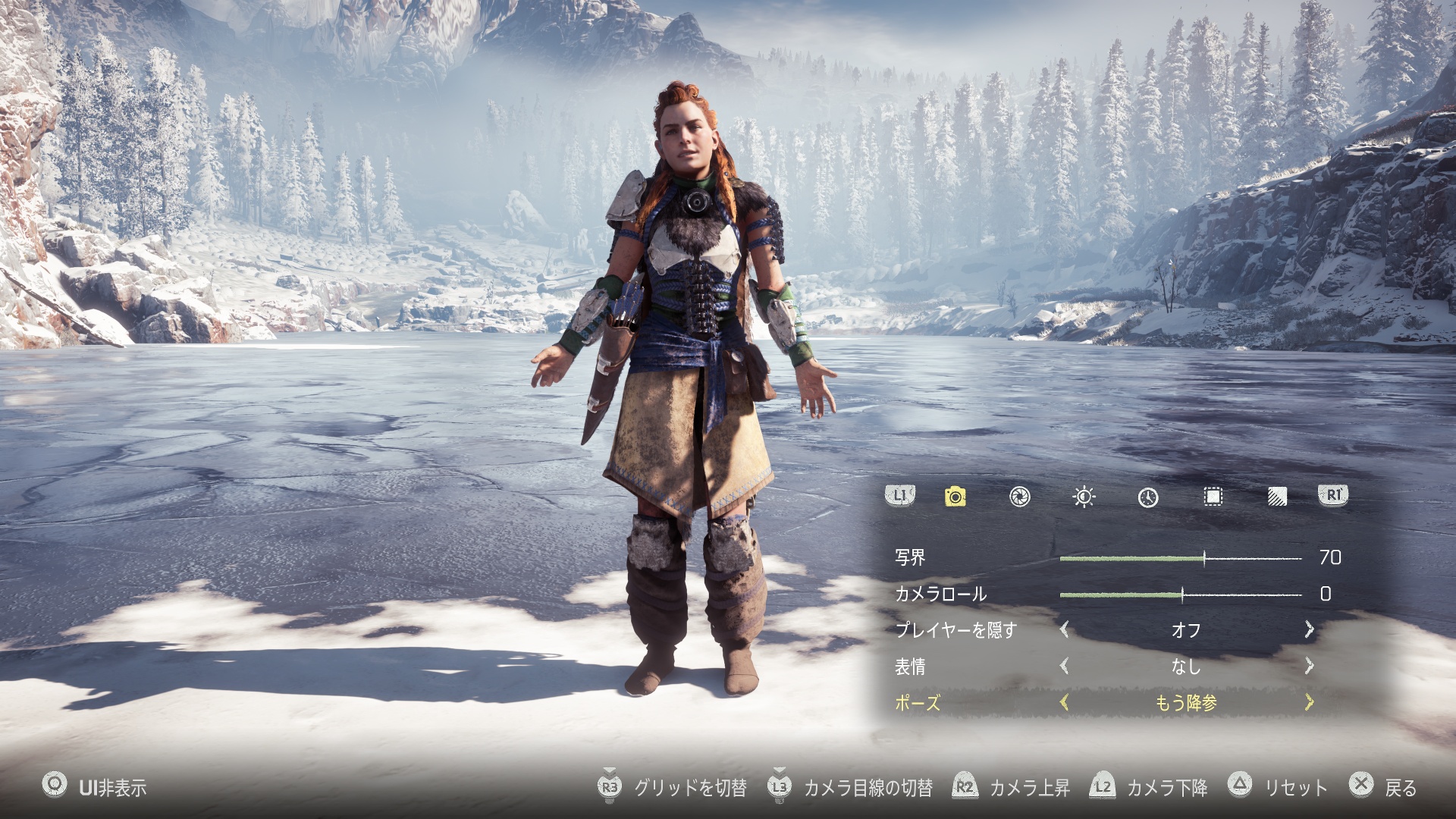
Task: Choose the next 表情 expression option
Action: pyautogui.click(x=1309, y=666)
